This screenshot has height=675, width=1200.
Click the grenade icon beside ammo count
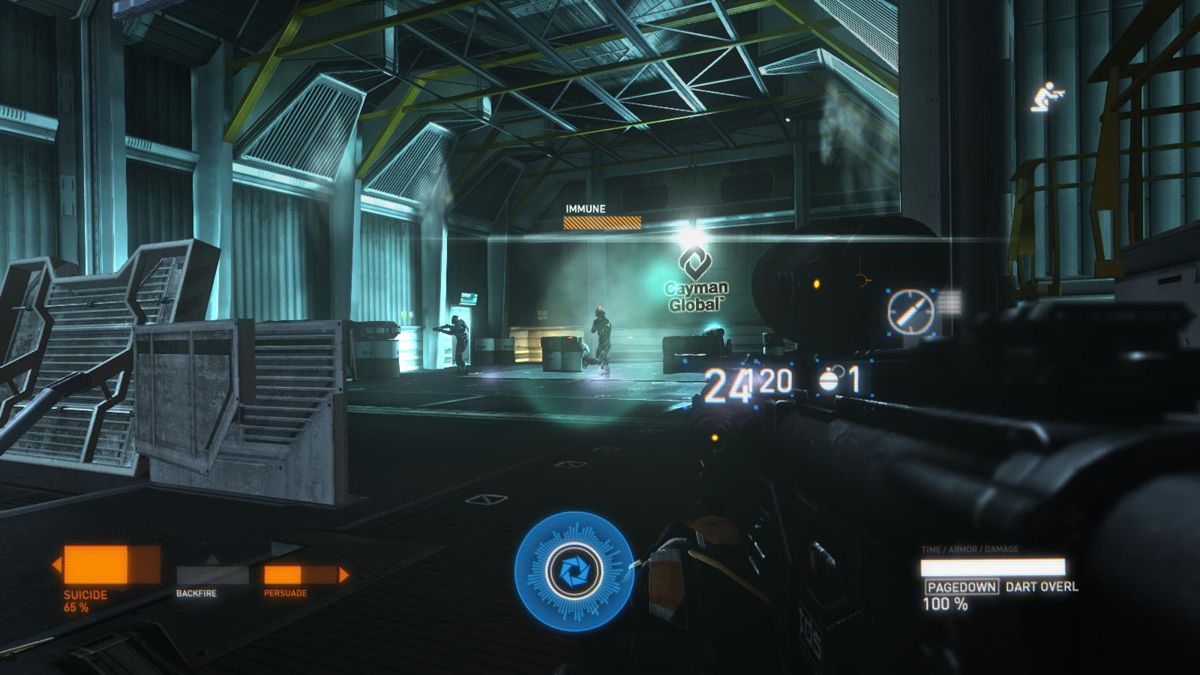[829, 380]
